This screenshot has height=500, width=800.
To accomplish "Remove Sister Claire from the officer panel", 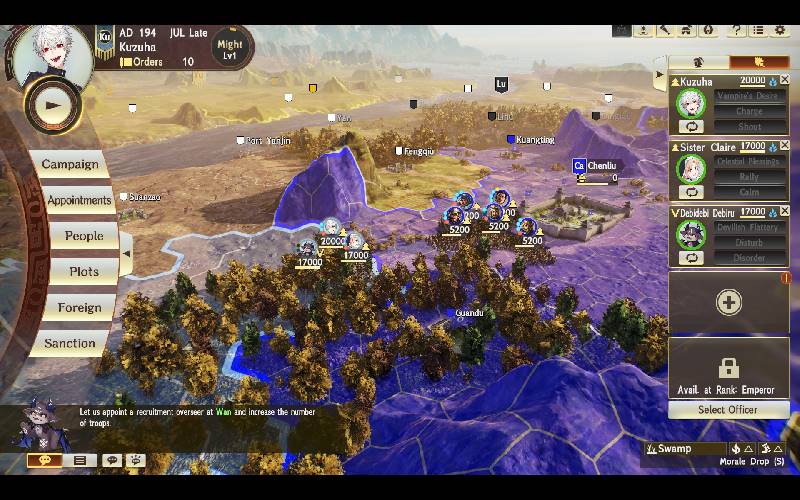I will [784, 146].
